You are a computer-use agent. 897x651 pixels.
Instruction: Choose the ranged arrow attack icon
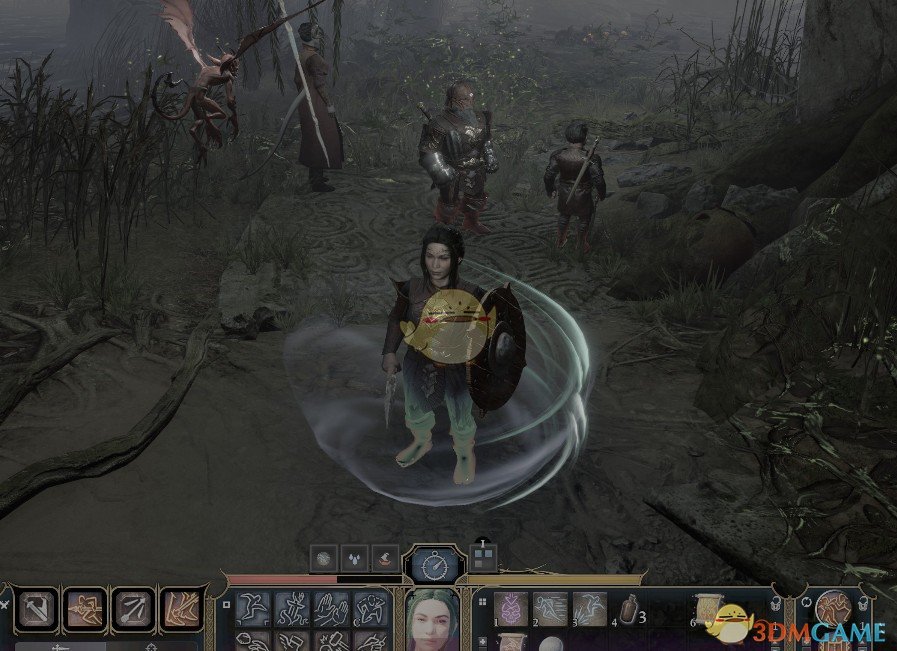133,609
